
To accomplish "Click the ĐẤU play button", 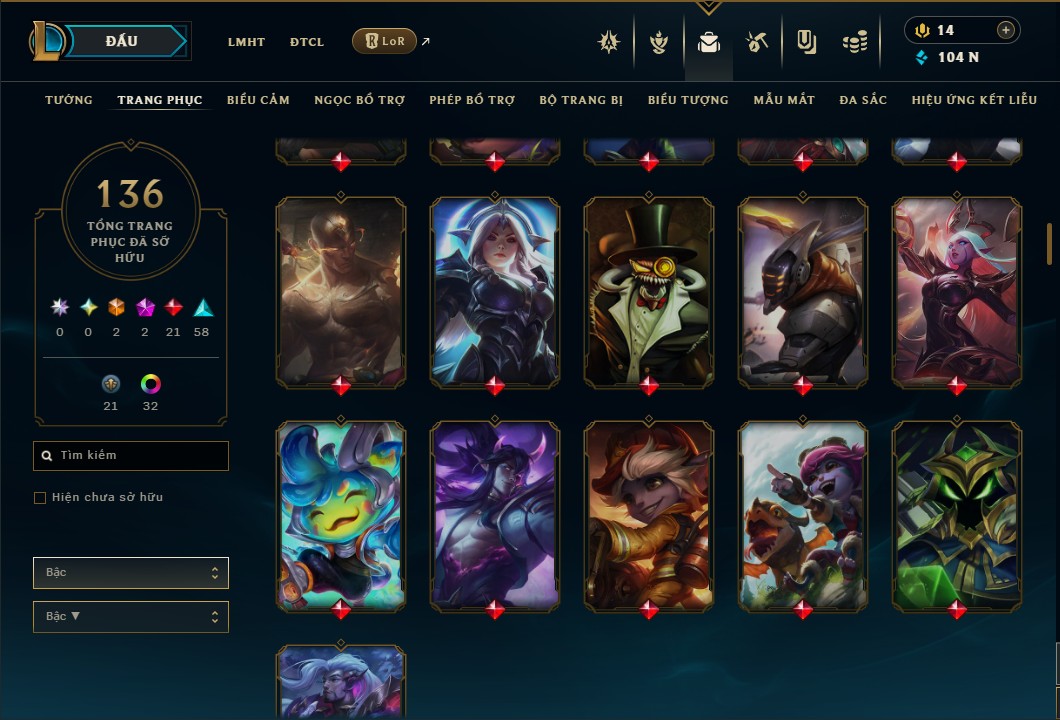I will 122,41.
